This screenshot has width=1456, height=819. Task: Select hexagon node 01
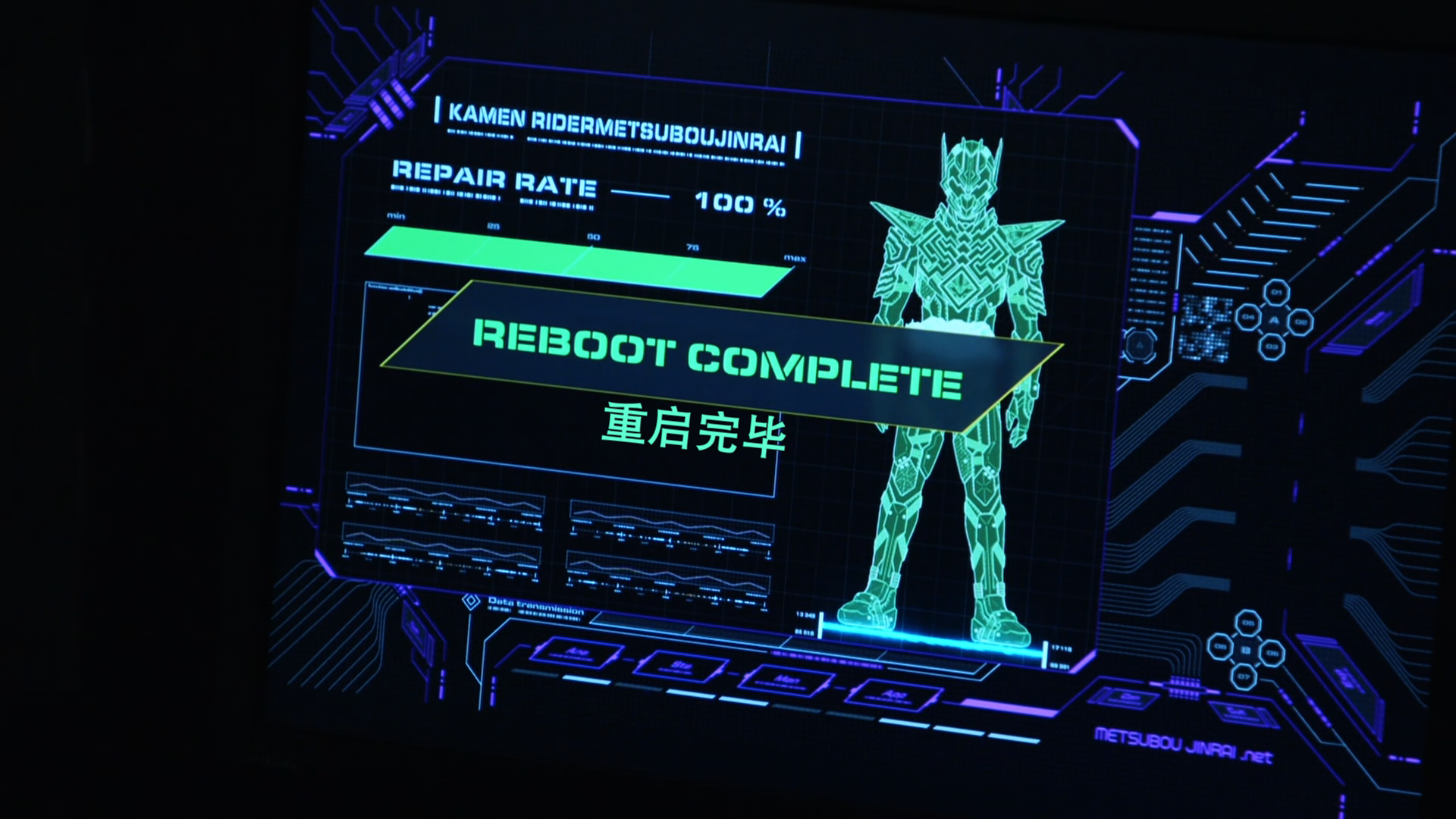point(1276,292)
